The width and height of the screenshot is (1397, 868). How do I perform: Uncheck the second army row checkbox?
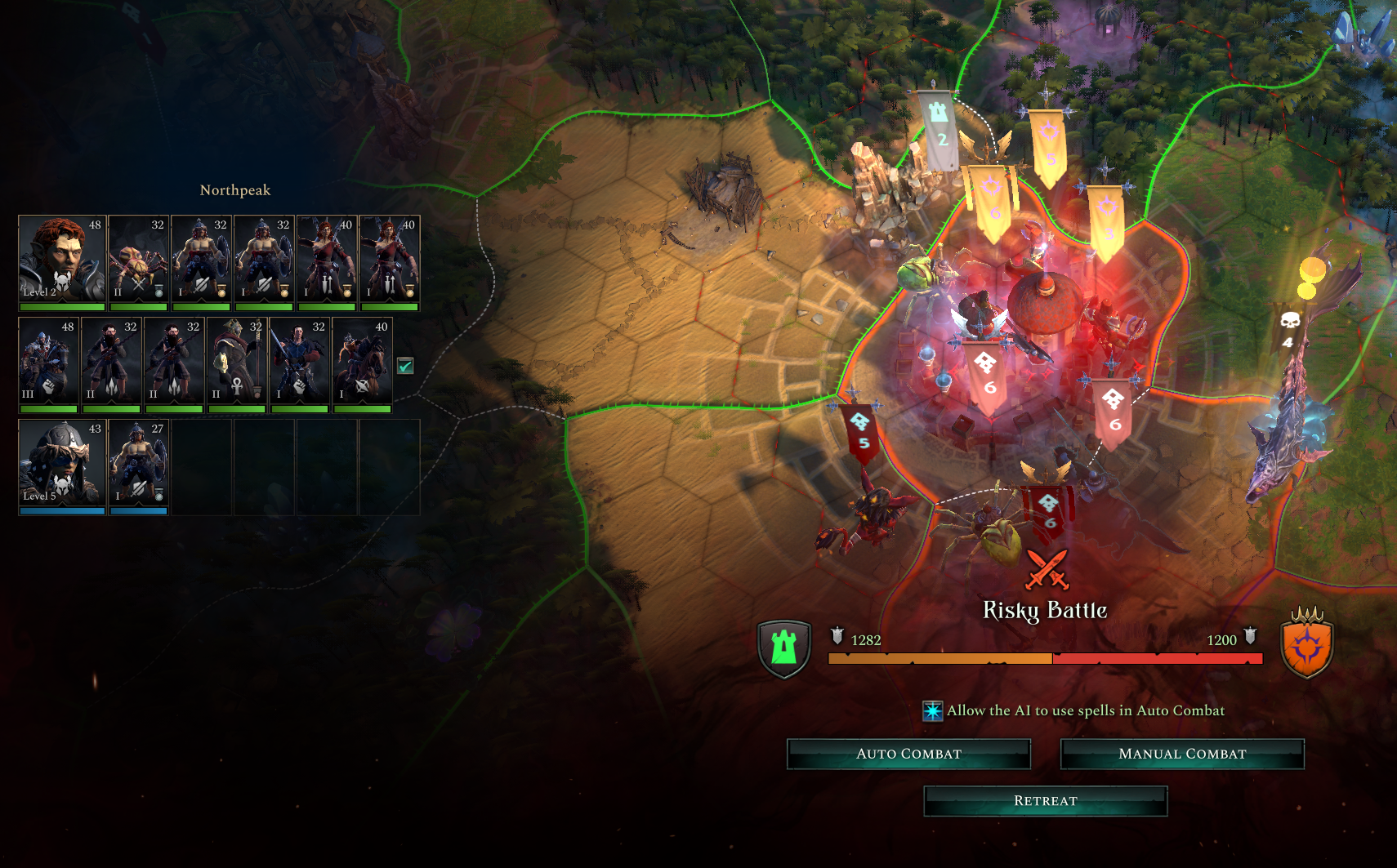coord(405,366)
